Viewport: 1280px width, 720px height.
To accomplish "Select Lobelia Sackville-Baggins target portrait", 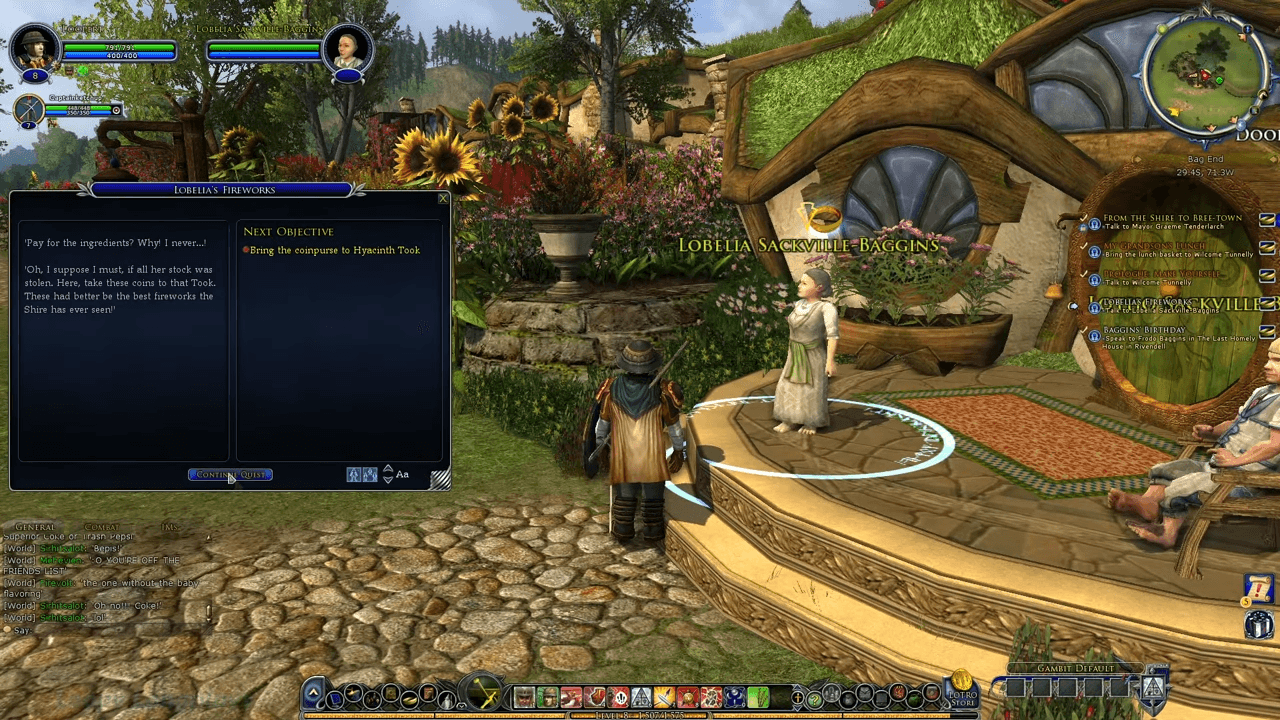I will pyautogui.click(x=348, y=48).
